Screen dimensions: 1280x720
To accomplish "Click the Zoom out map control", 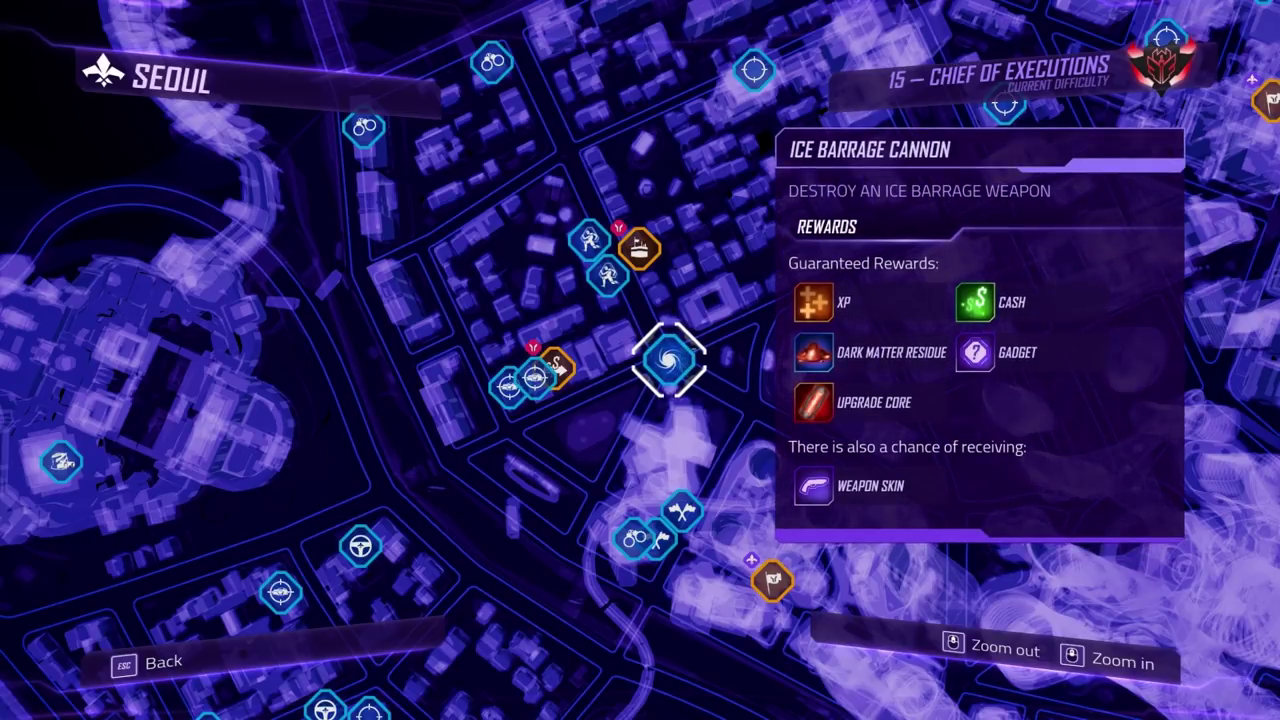I will click(x=992, y=647).
